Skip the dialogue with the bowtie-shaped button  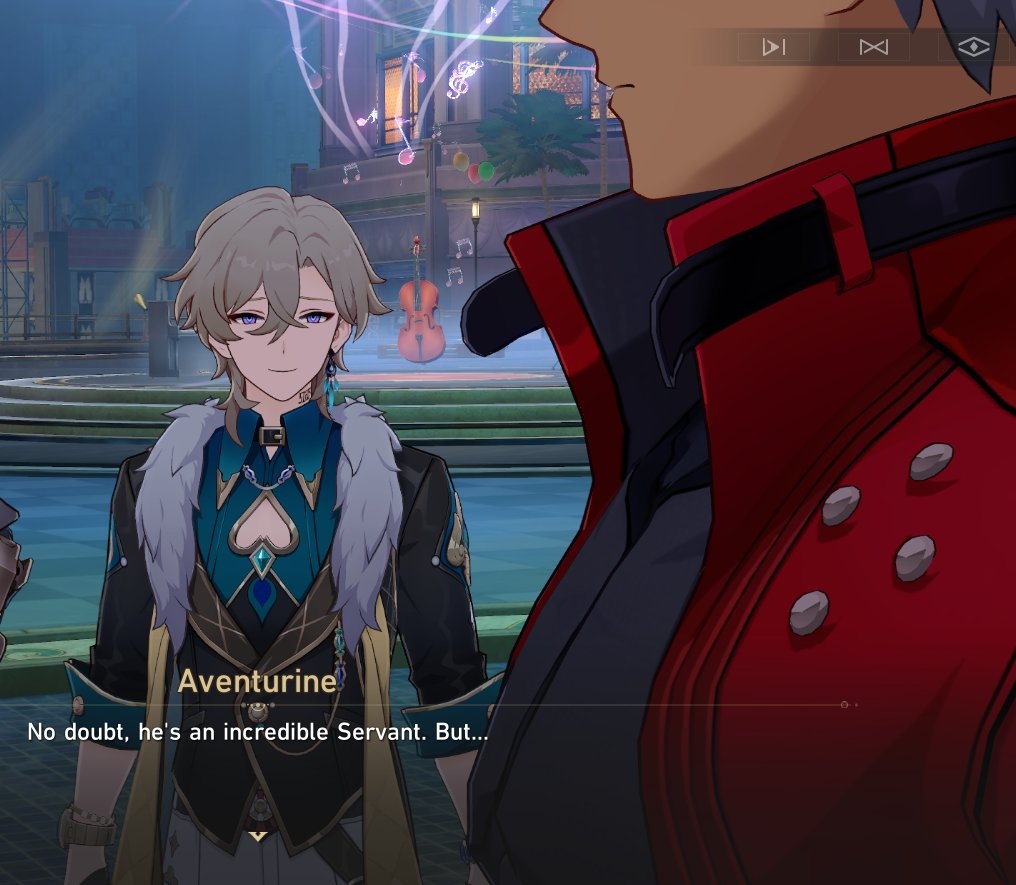(873, 47)
